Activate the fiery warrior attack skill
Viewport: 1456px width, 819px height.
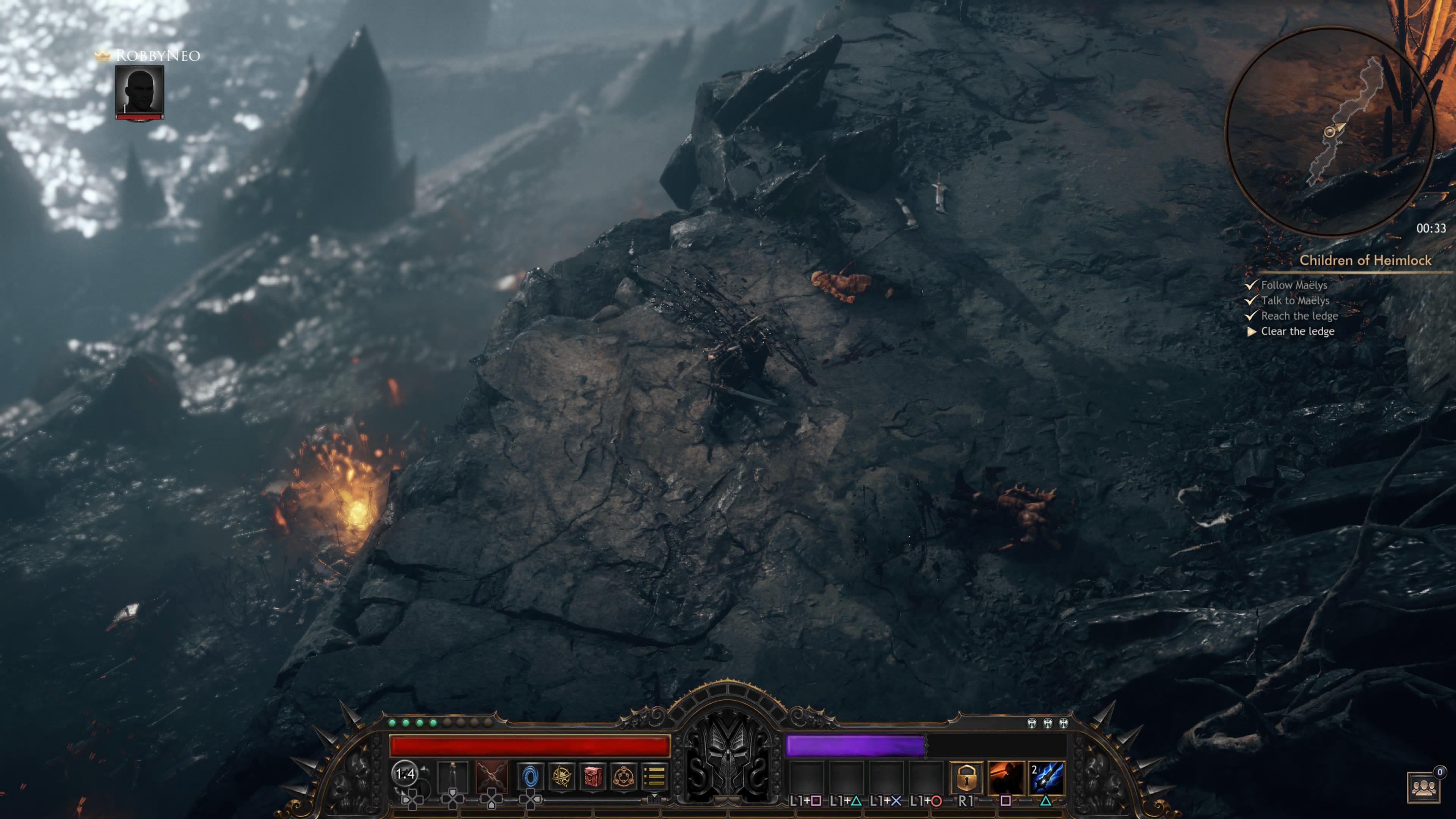point(1006,778)
